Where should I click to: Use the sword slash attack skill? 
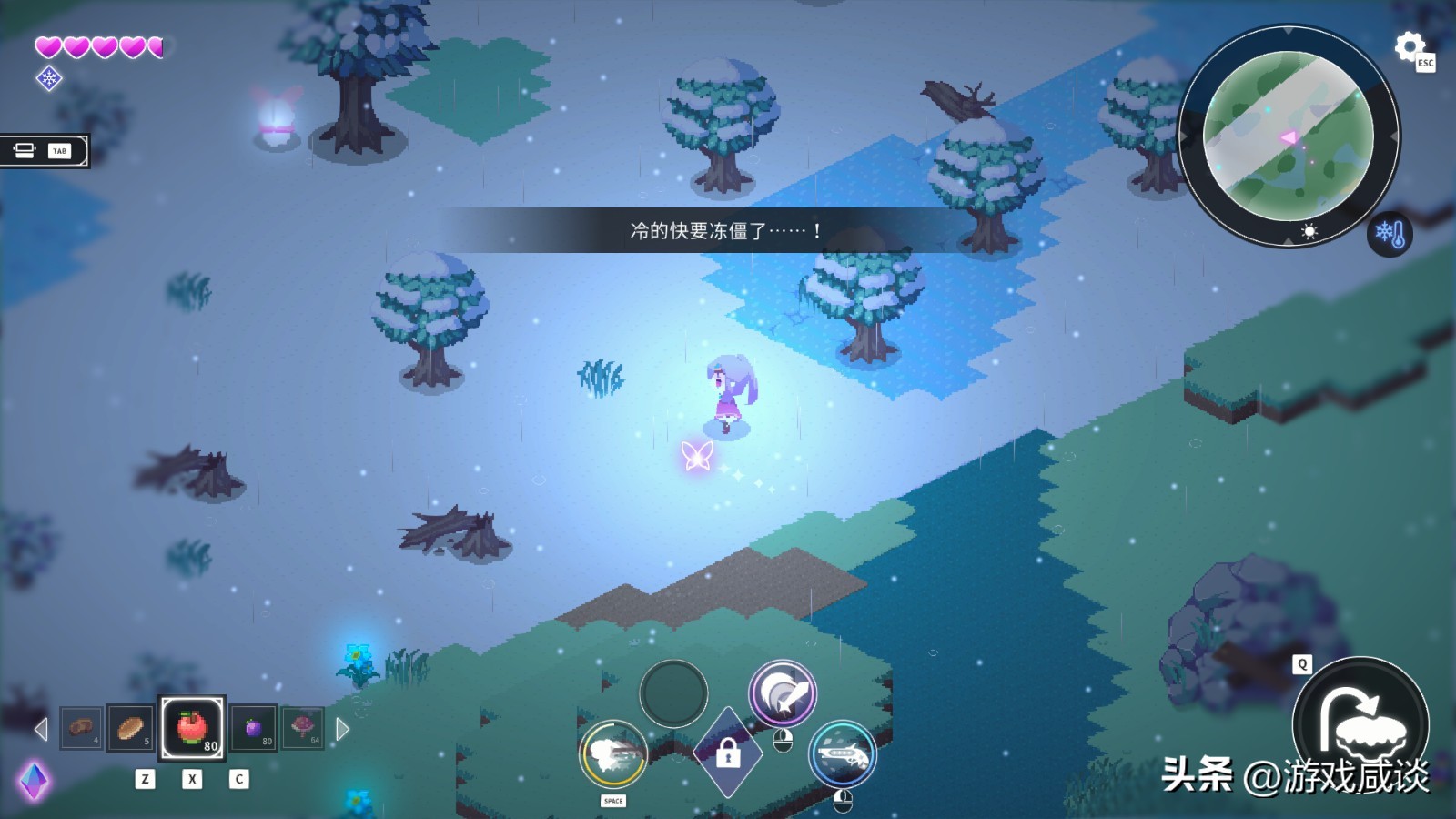(783, 693)
